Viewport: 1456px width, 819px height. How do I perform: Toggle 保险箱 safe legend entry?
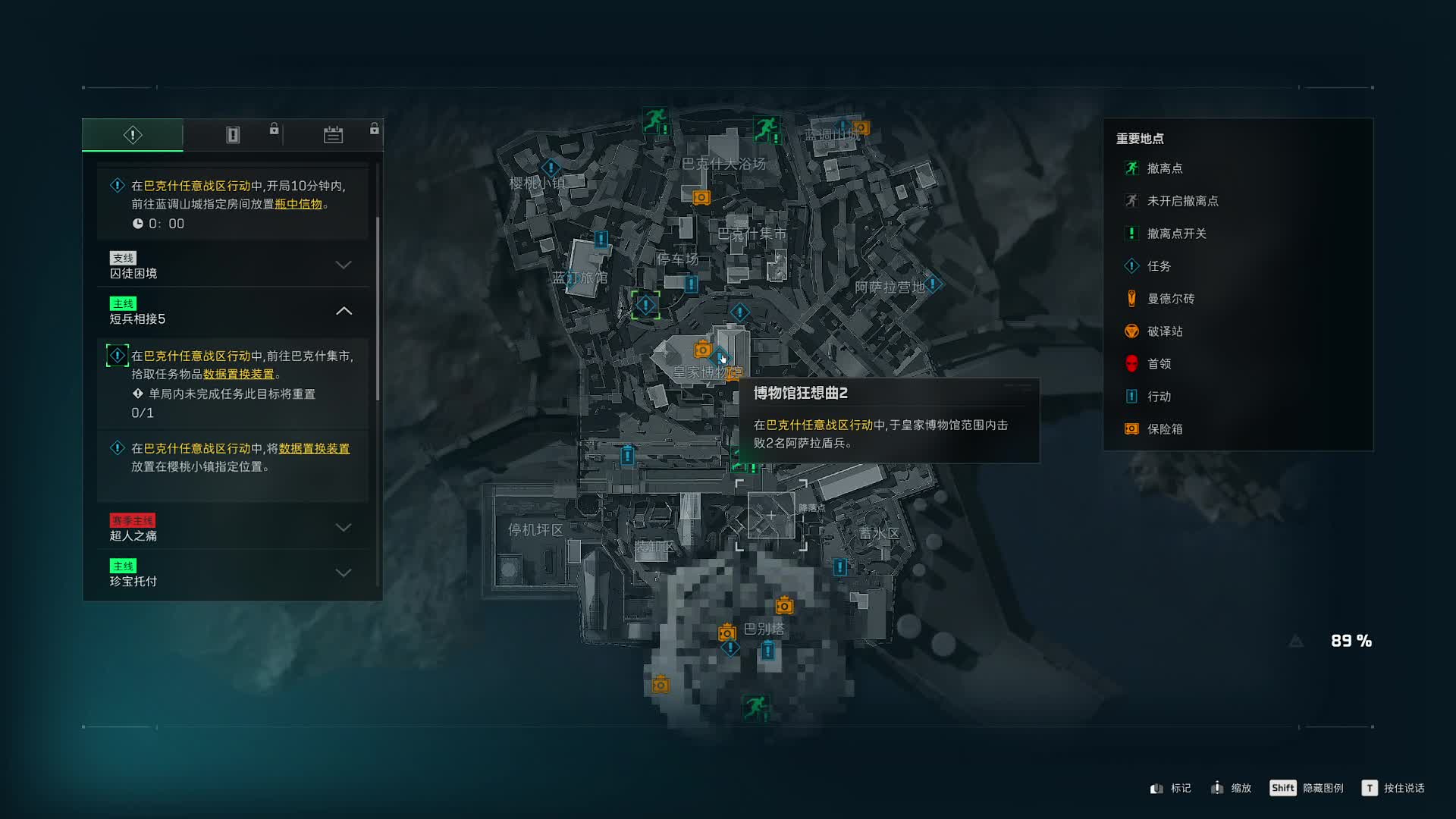coord(1164,429)
